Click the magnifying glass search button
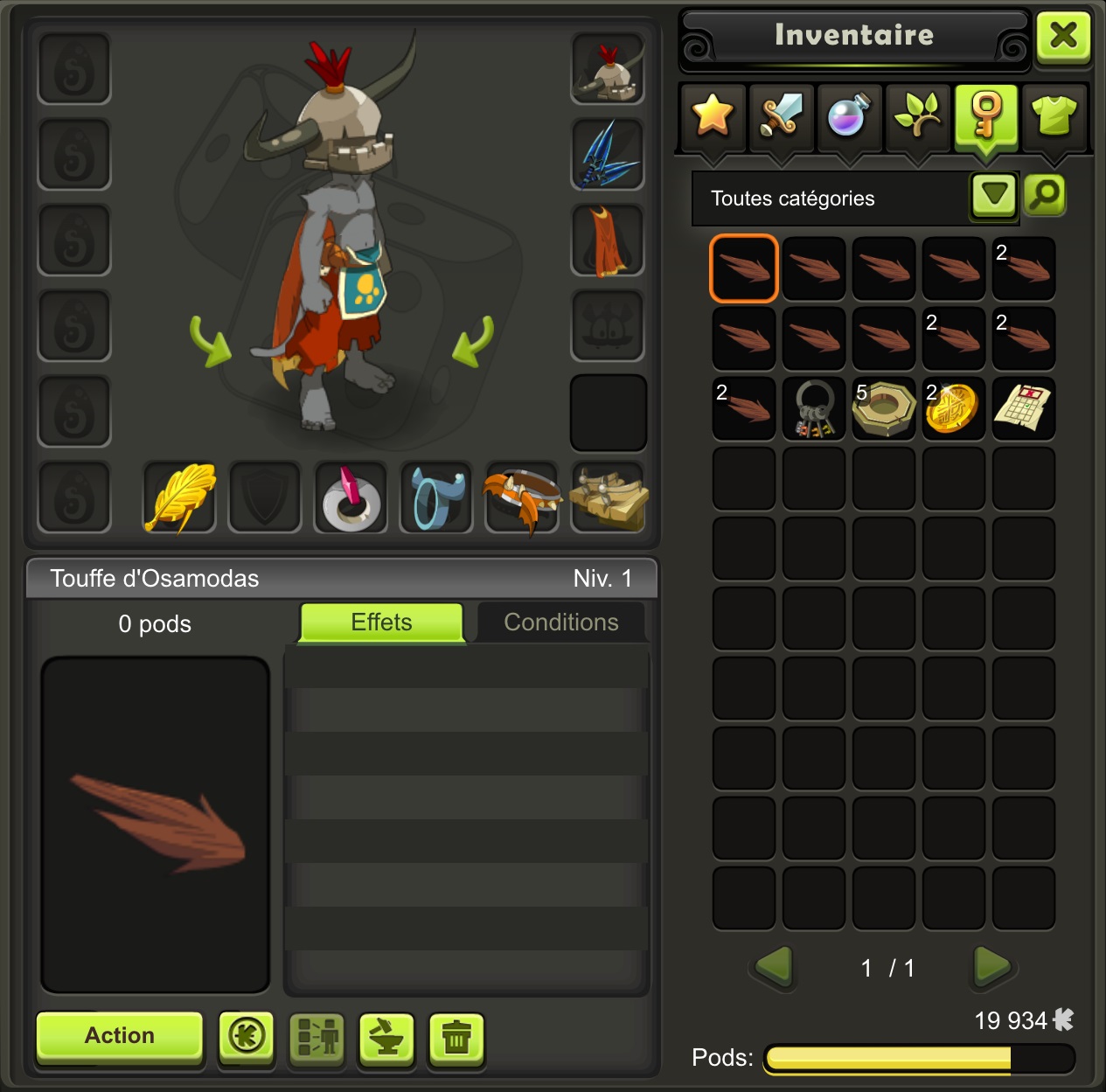The height and width of the screenshot is (1092, 1106). click(1045, 195)
